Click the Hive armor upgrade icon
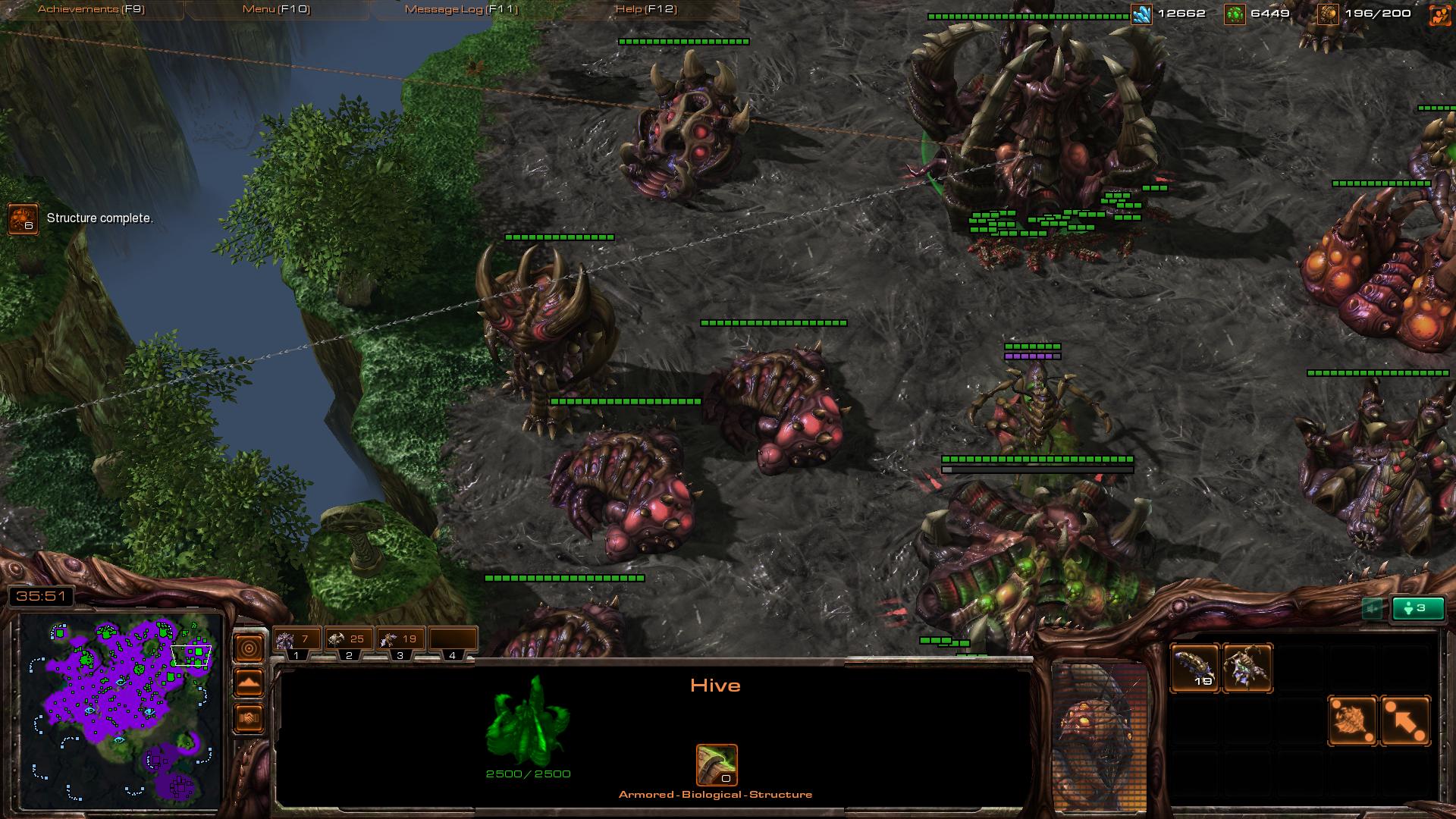 click(x=717, y=764)
